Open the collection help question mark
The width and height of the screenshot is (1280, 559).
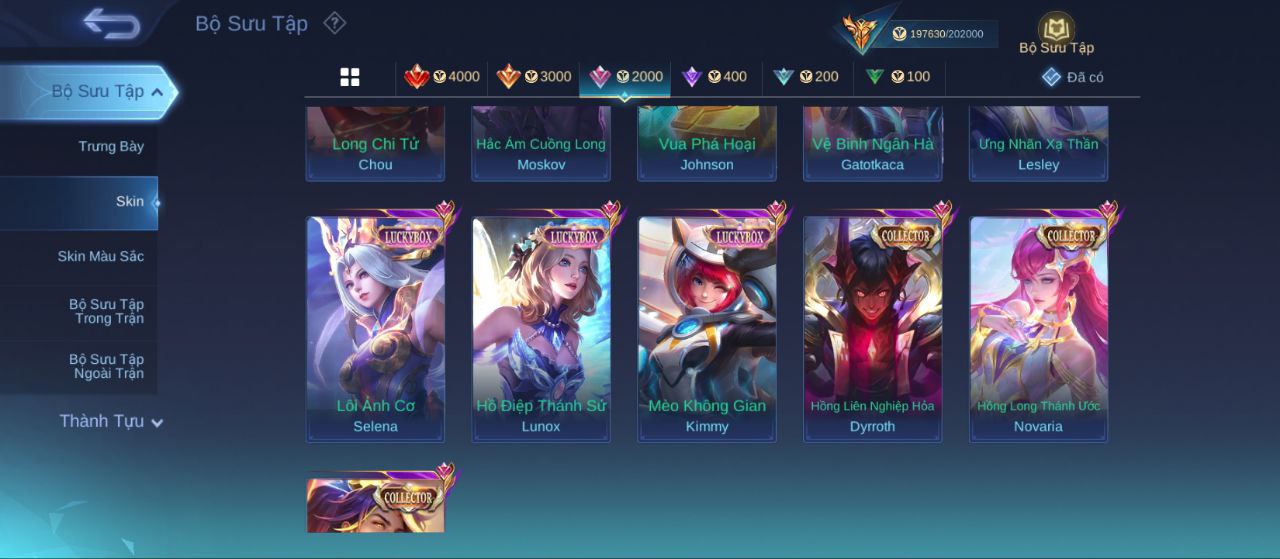click(335, 23)
